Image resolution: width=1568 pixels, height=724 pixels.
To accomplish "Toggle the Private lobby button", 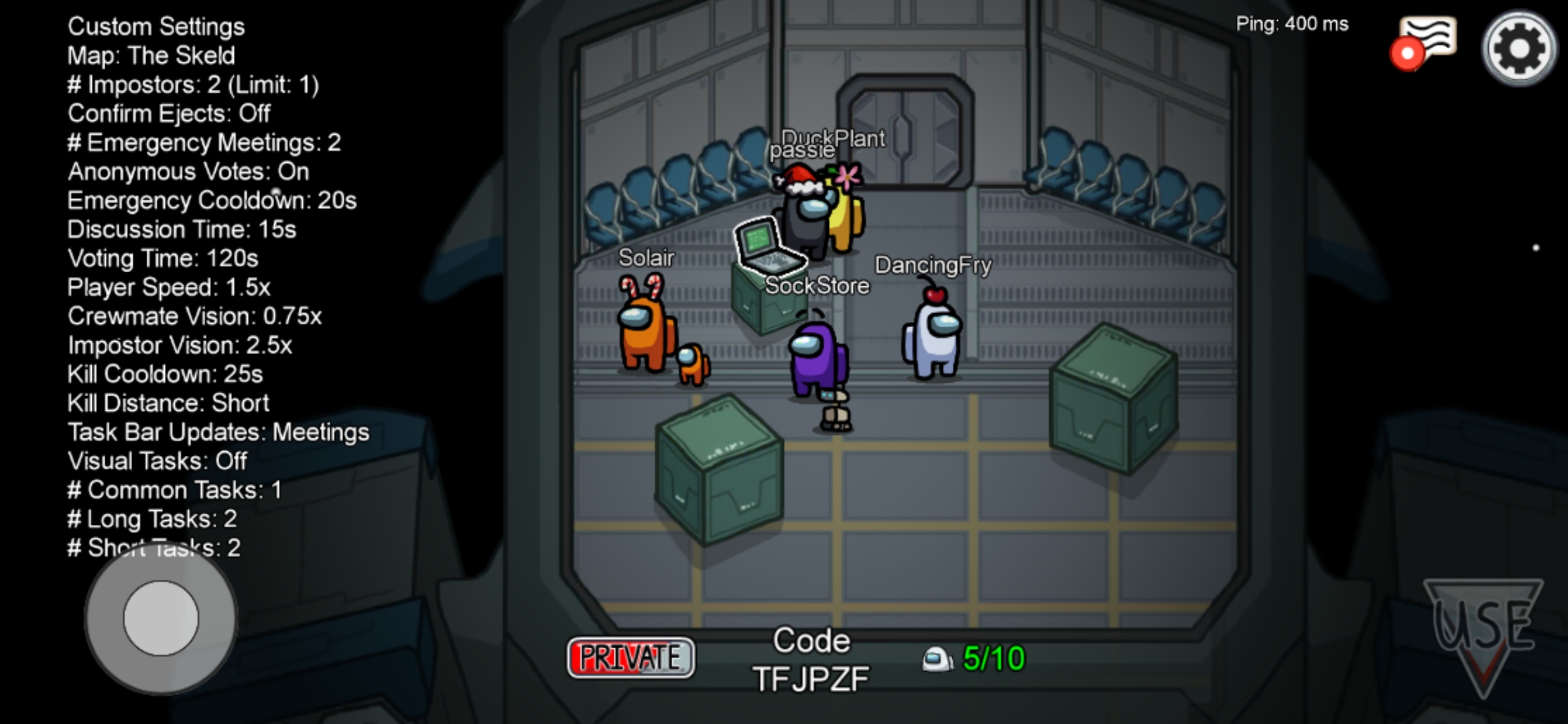I will point(630,658).
